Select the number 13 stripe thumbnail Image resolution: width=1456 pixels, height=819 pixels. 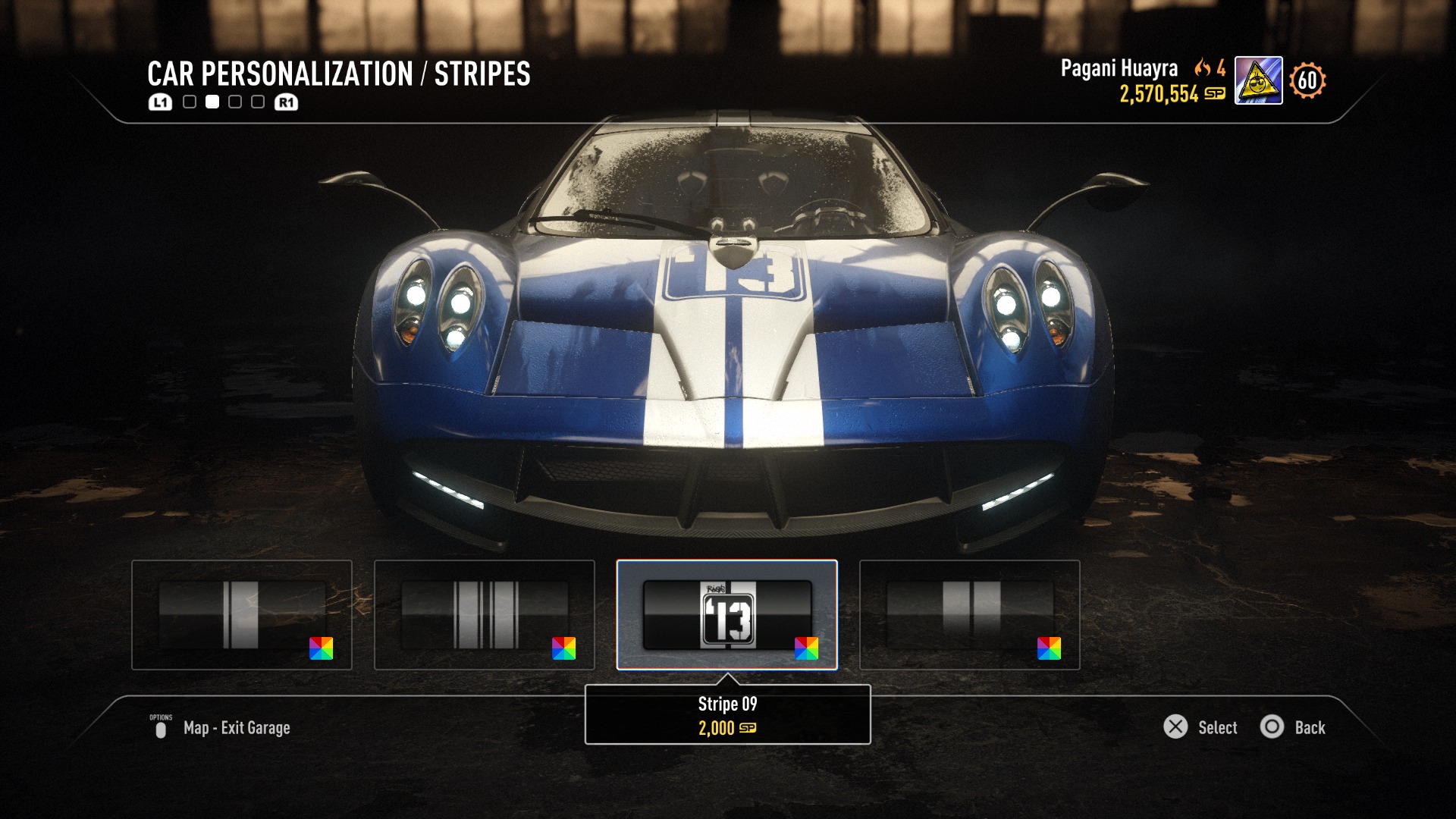[726, 615]
